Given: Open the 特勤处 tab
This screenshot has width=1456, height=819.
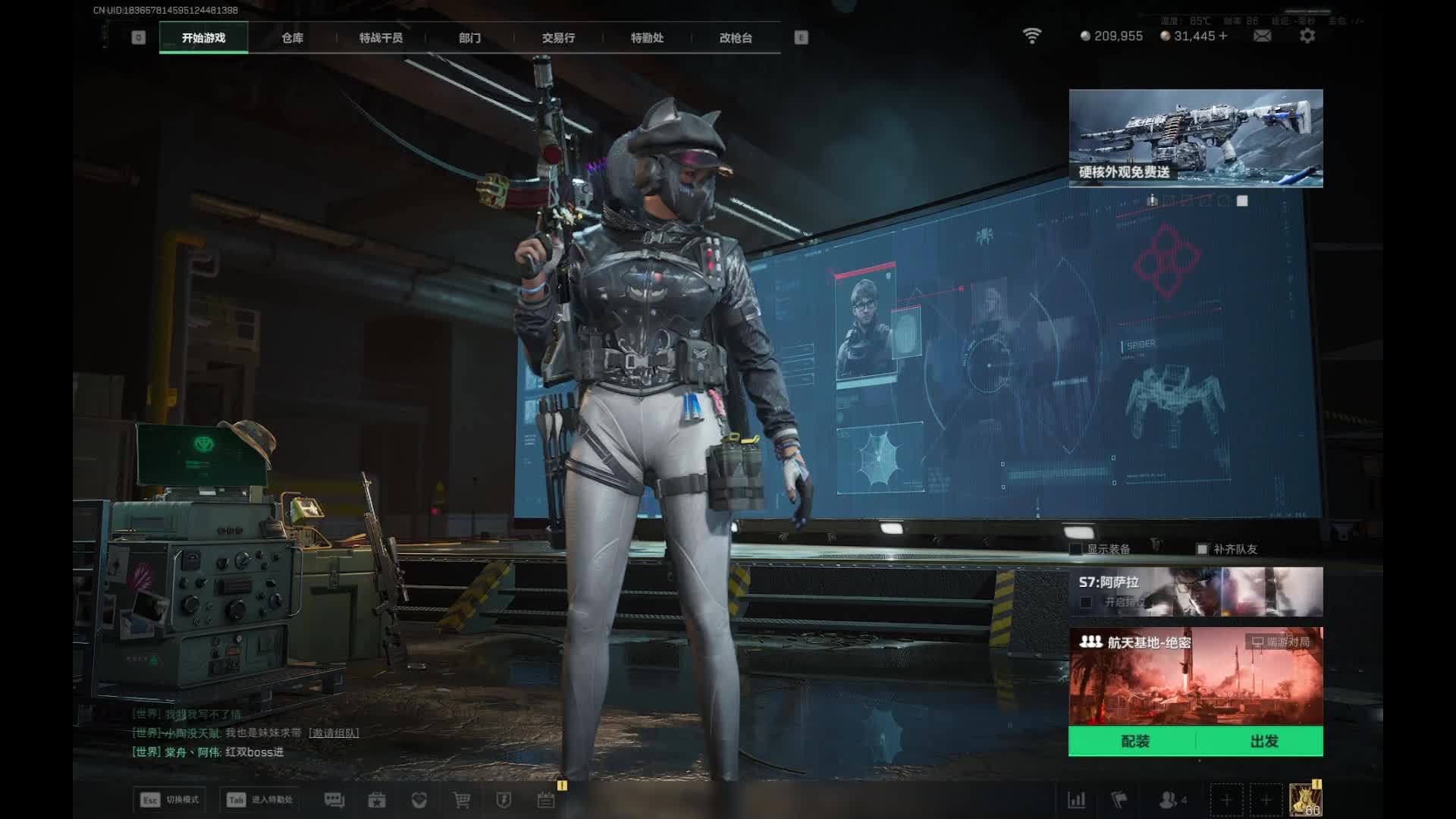Looking at the screenshot, I should 647,38.
